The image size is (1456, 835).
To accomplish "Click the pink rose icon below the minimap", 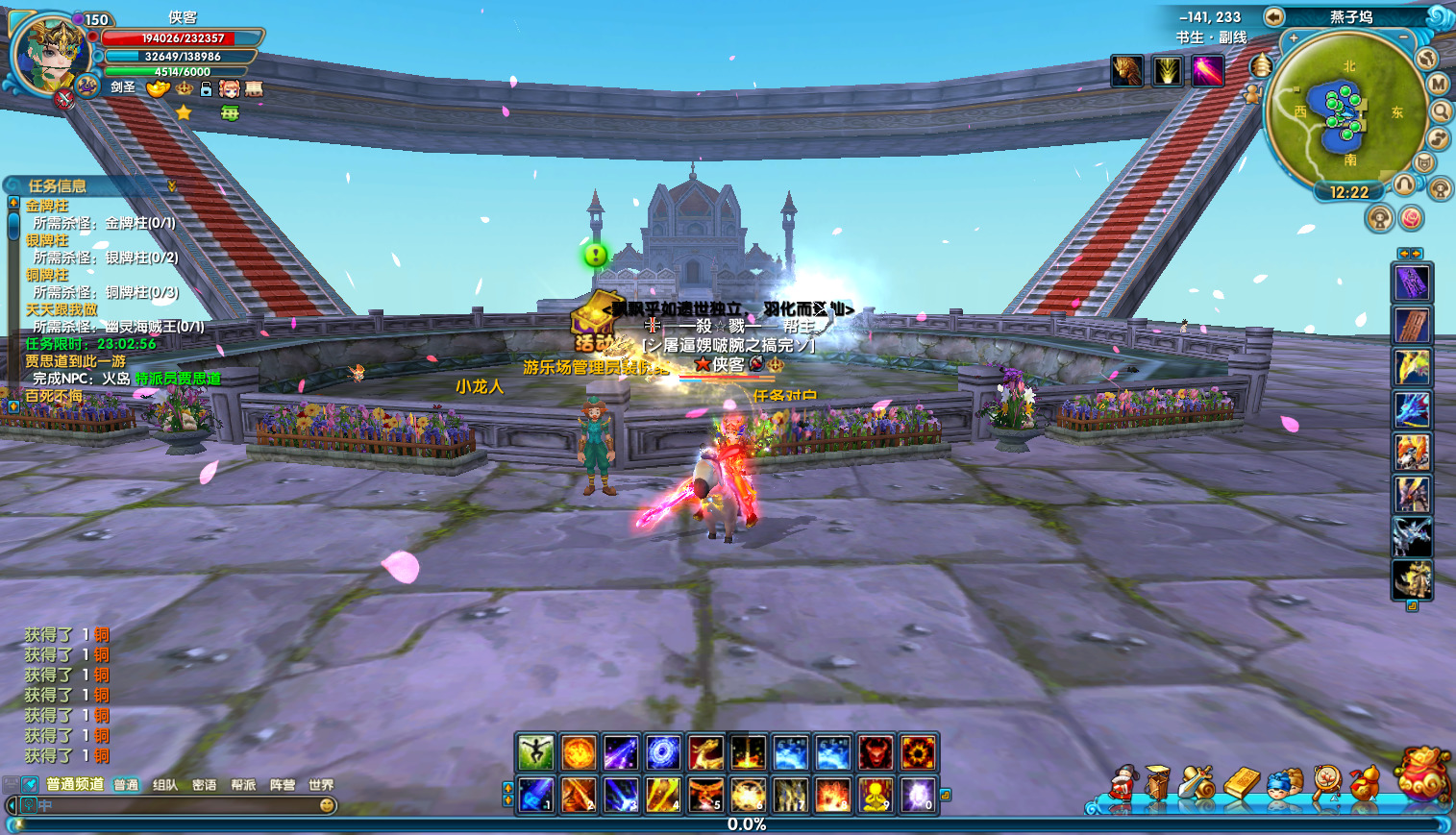I will click(x=1410, y=219).
